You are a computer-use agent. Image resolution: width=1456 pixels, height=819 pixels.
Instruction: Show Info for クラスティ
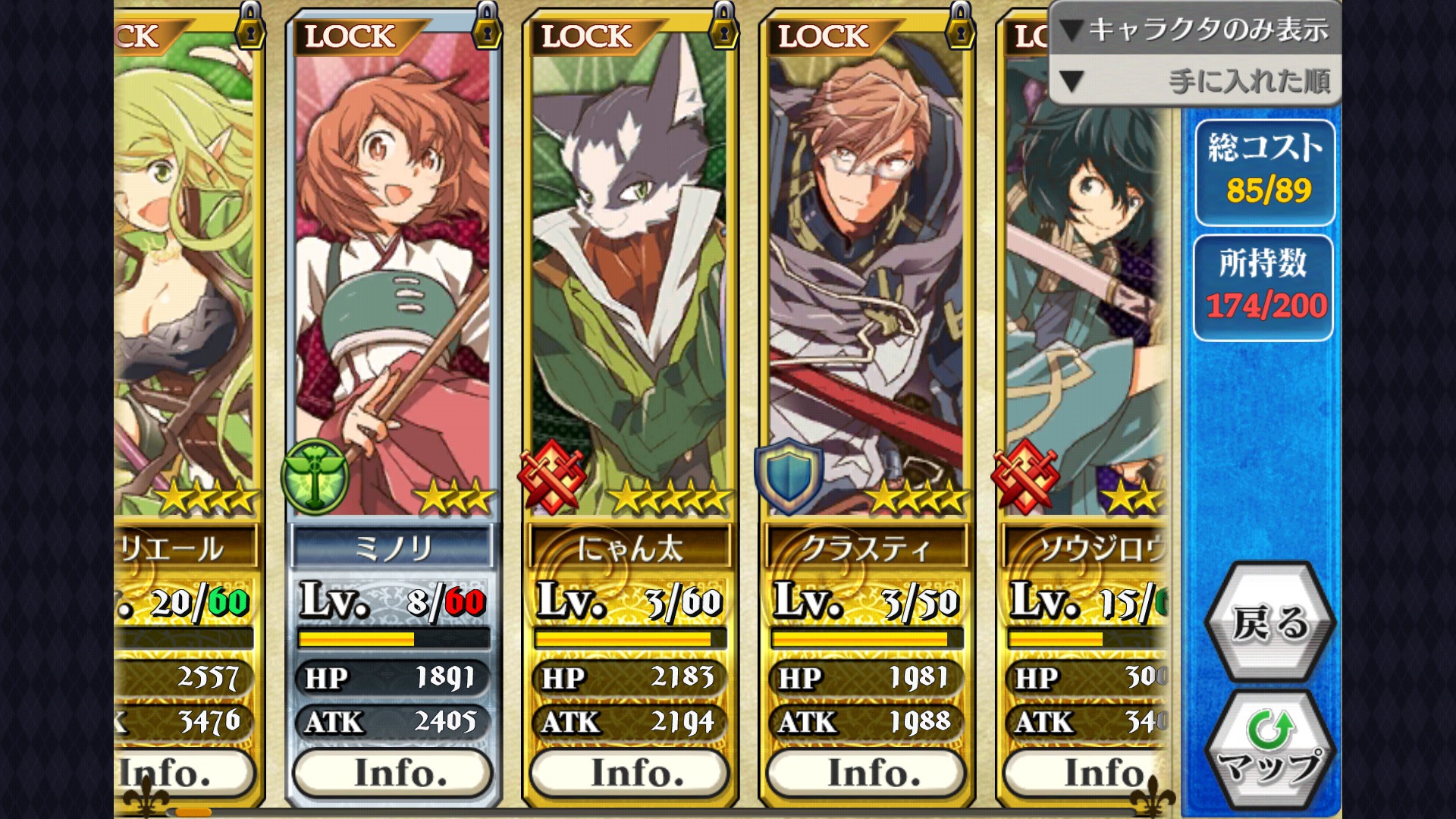(x=866, y=773)
